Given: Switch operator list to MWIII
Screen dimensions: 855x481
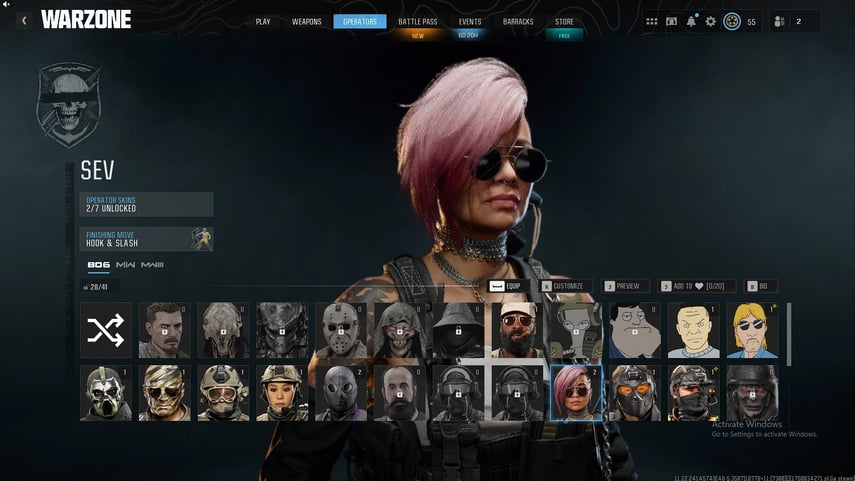Looking at the screenshot, I should [152, 265].
